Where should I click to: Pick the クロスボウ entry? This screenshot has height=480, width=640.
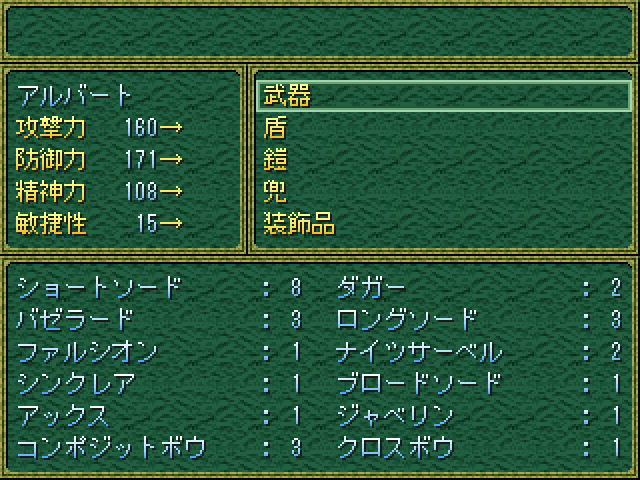click(x=396, y=448)
